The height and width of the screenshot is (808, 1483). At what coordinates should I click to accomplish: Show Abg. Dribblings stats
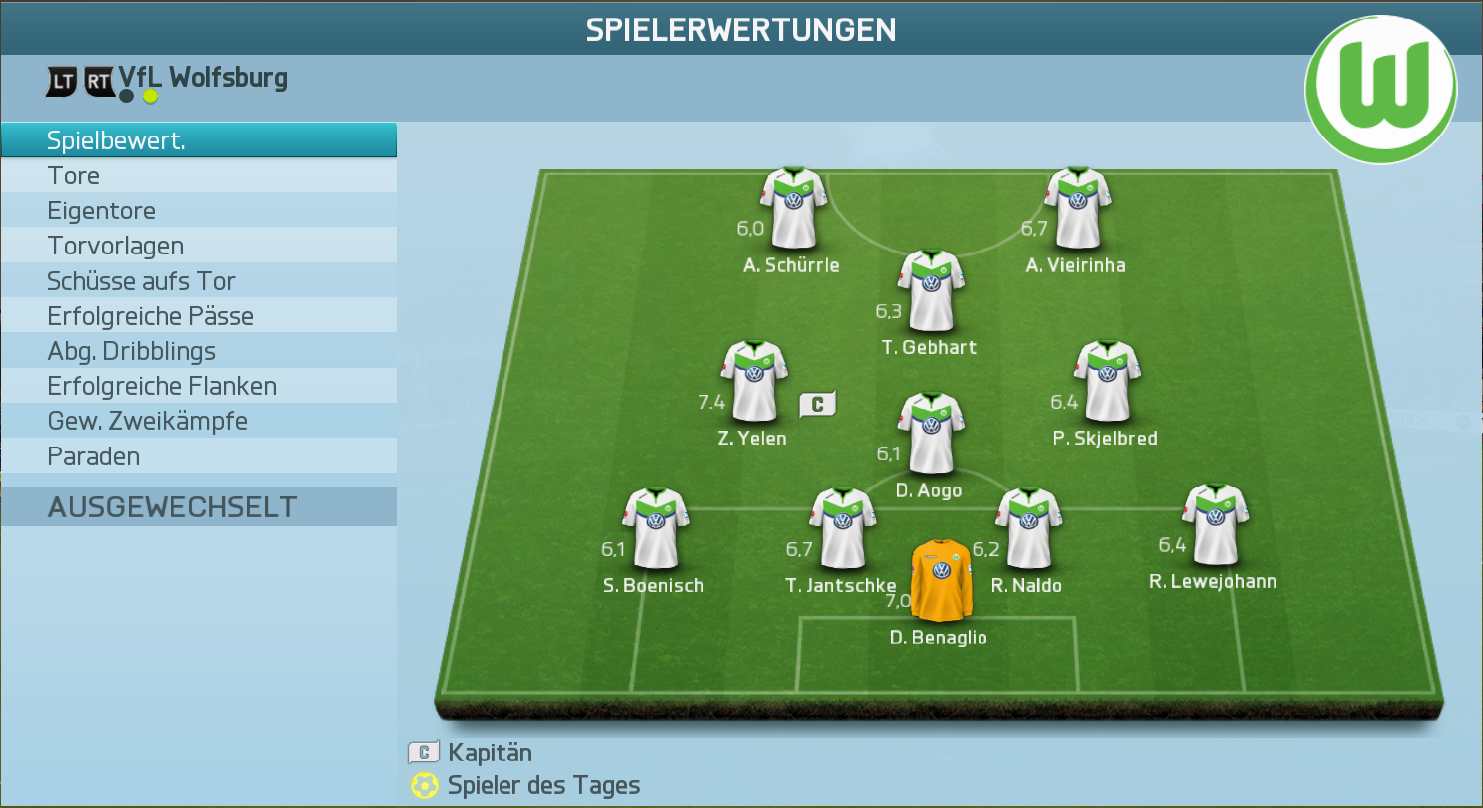pos(198,351)
